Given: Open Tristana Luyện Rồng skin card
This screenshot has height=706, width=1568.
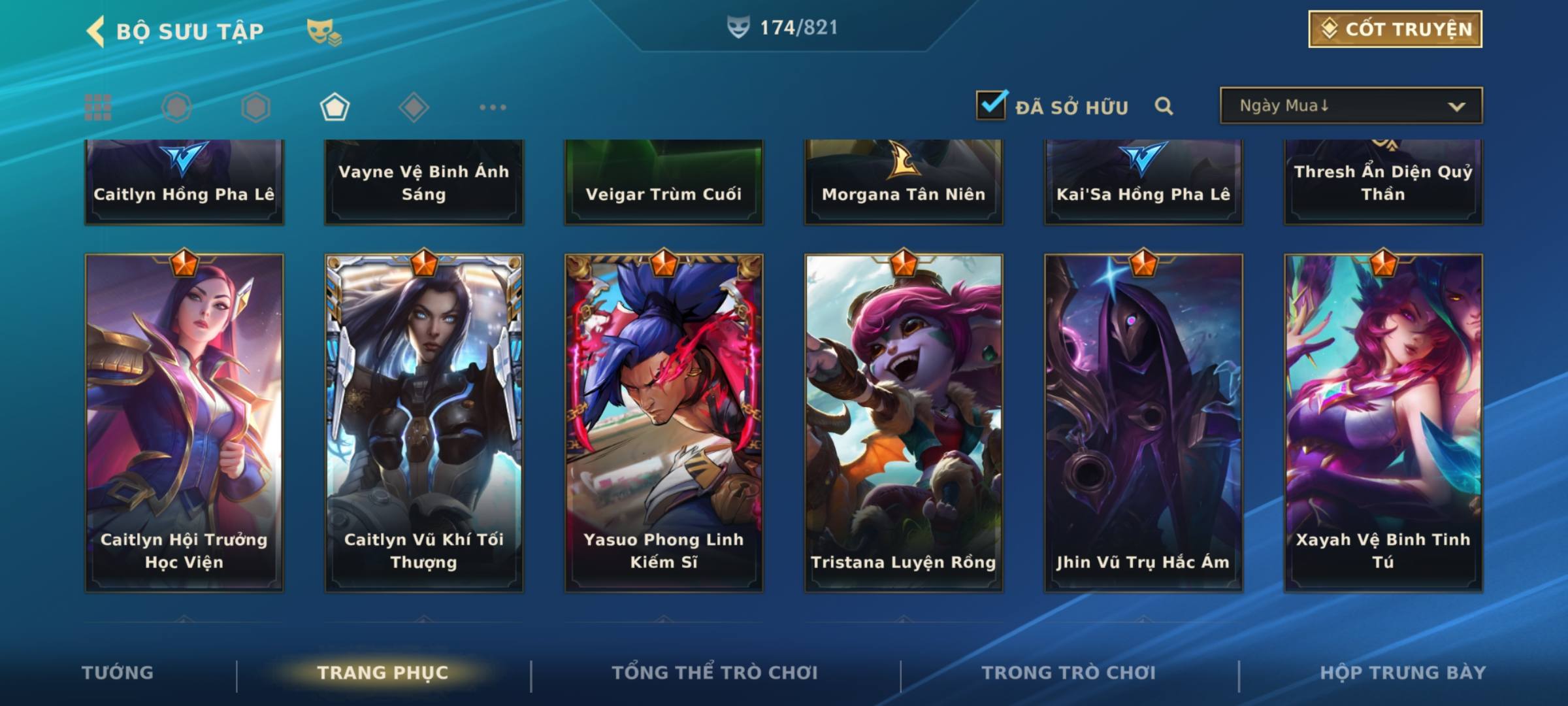Looking at the screenshot, I should tap(904, 422).
